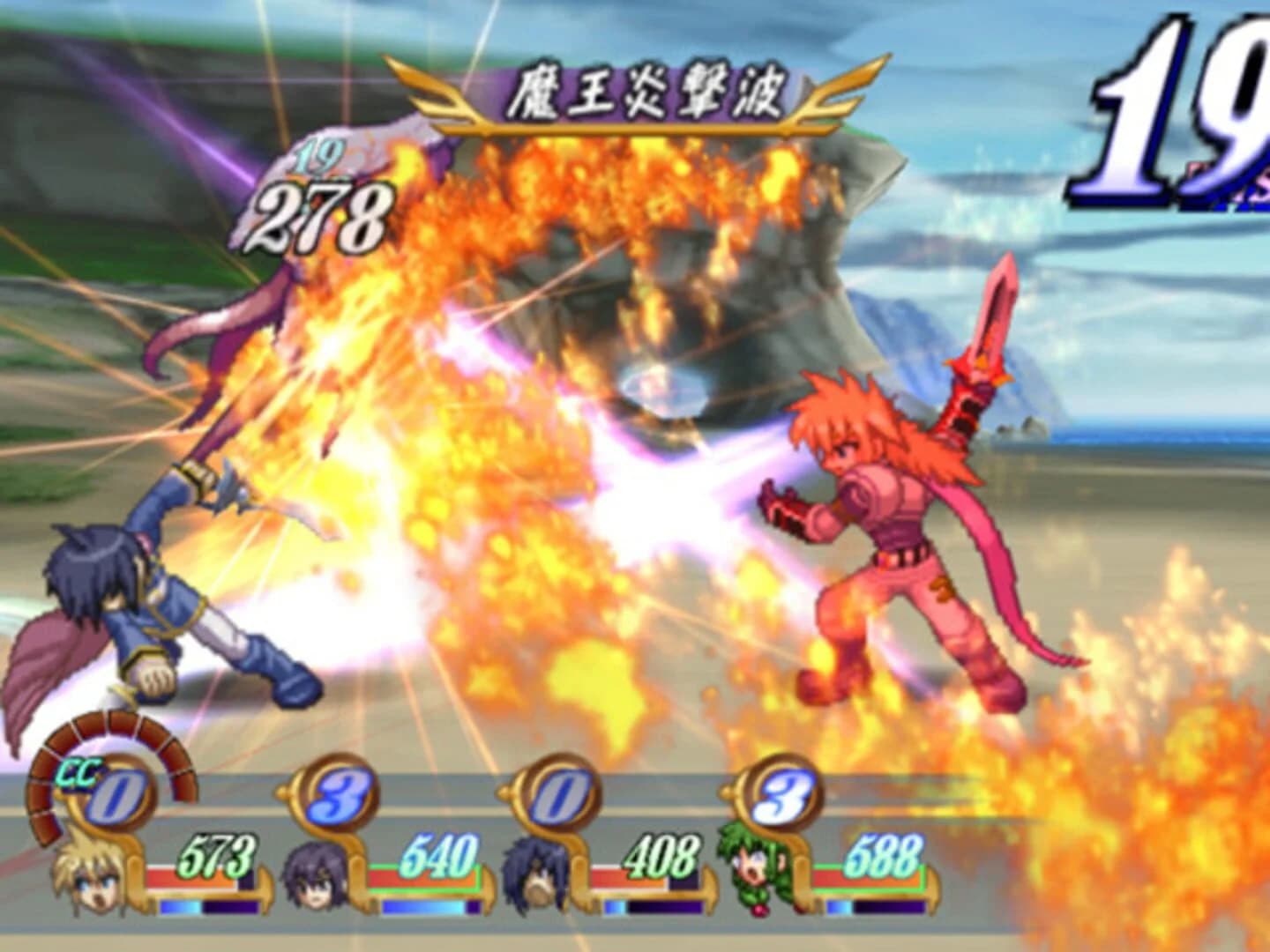The width and height of the screenshot is (1270, 952).
Task: Click the rightmost CC counter showing 3
Action: pos(788,792)
